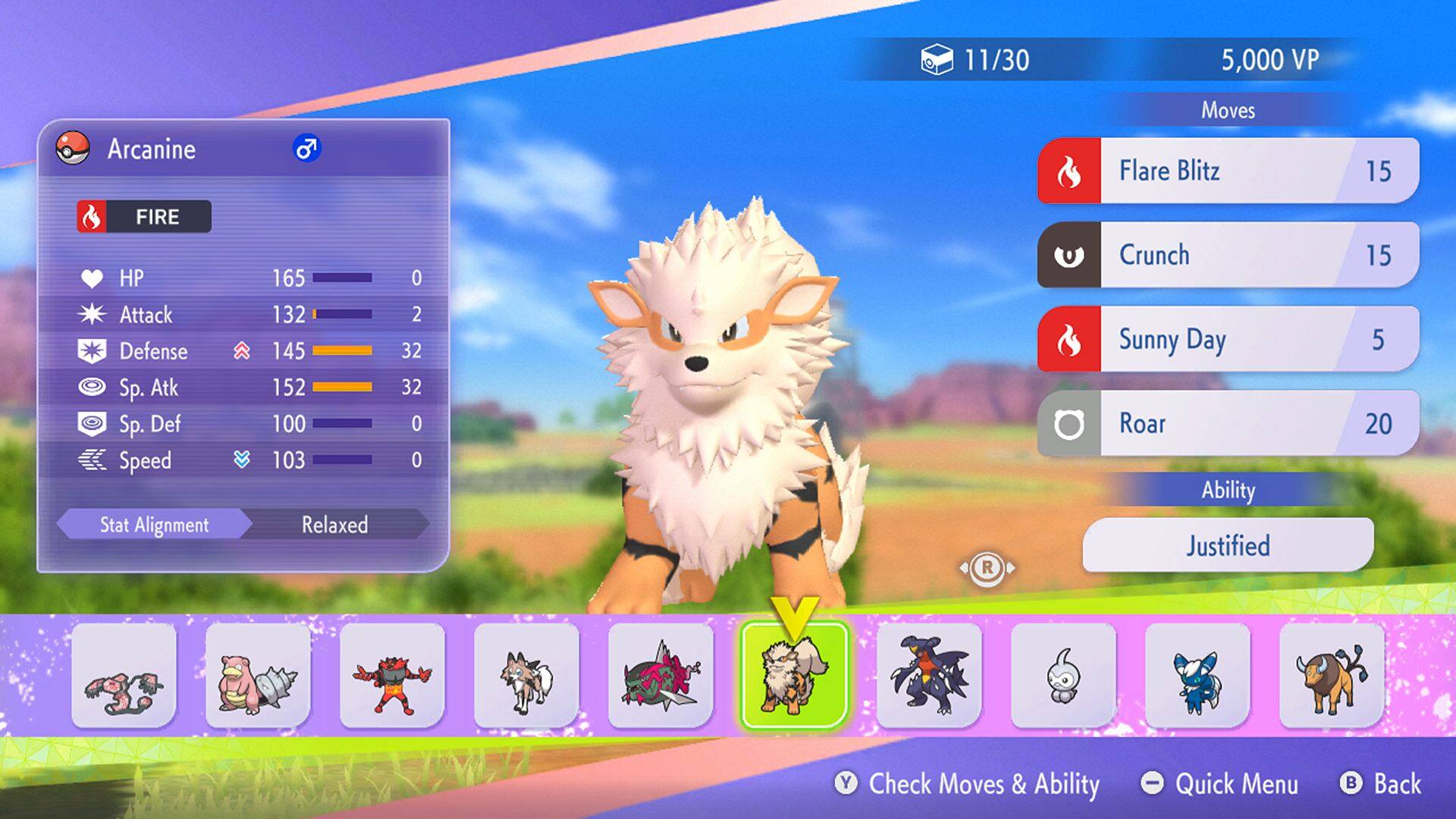The image size is (1456, 819).
Task: Expand the Moves panel header
Action: pyautogui.click(x=1226, y=109)
